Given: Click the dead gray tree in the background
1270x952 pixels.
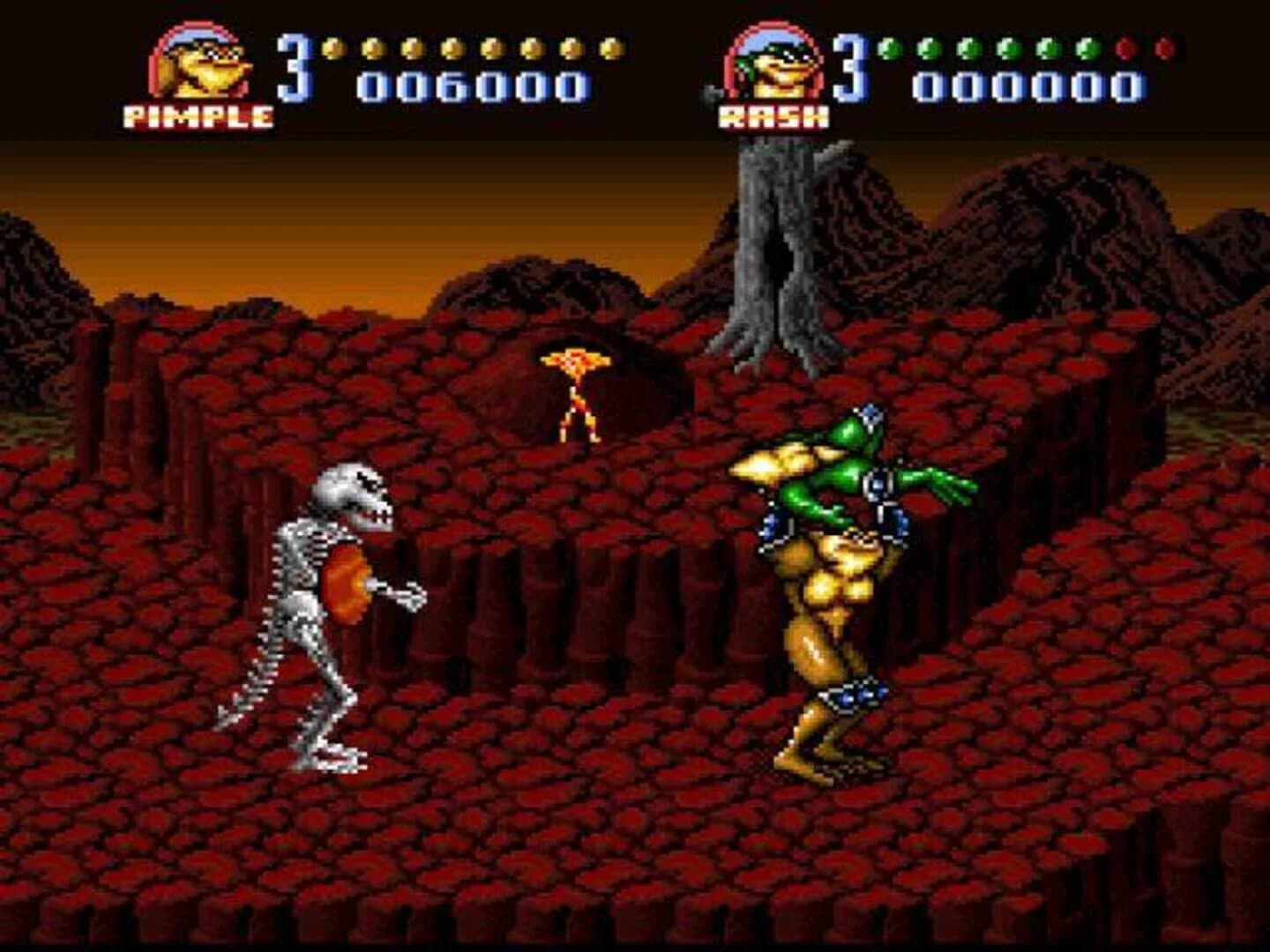Looking at the screenshot, I should click(776, 247).
